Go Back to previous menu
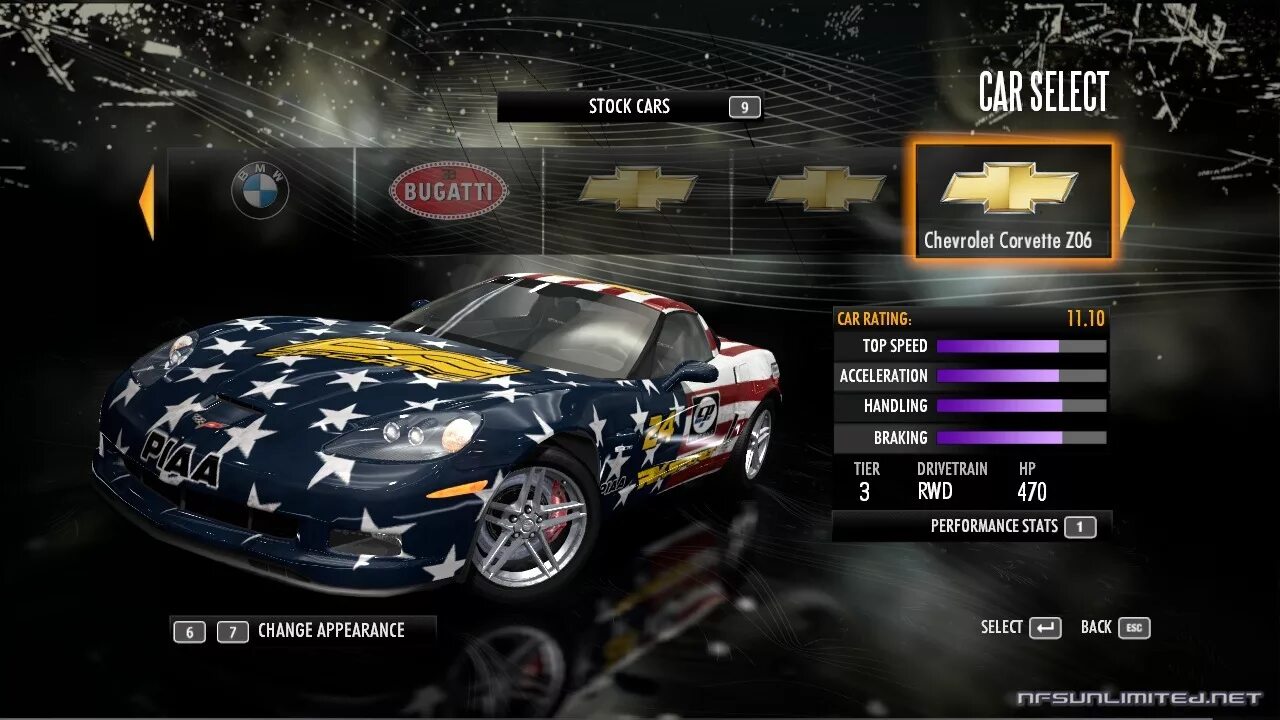1280x720 pixels. pos(1115,628)
